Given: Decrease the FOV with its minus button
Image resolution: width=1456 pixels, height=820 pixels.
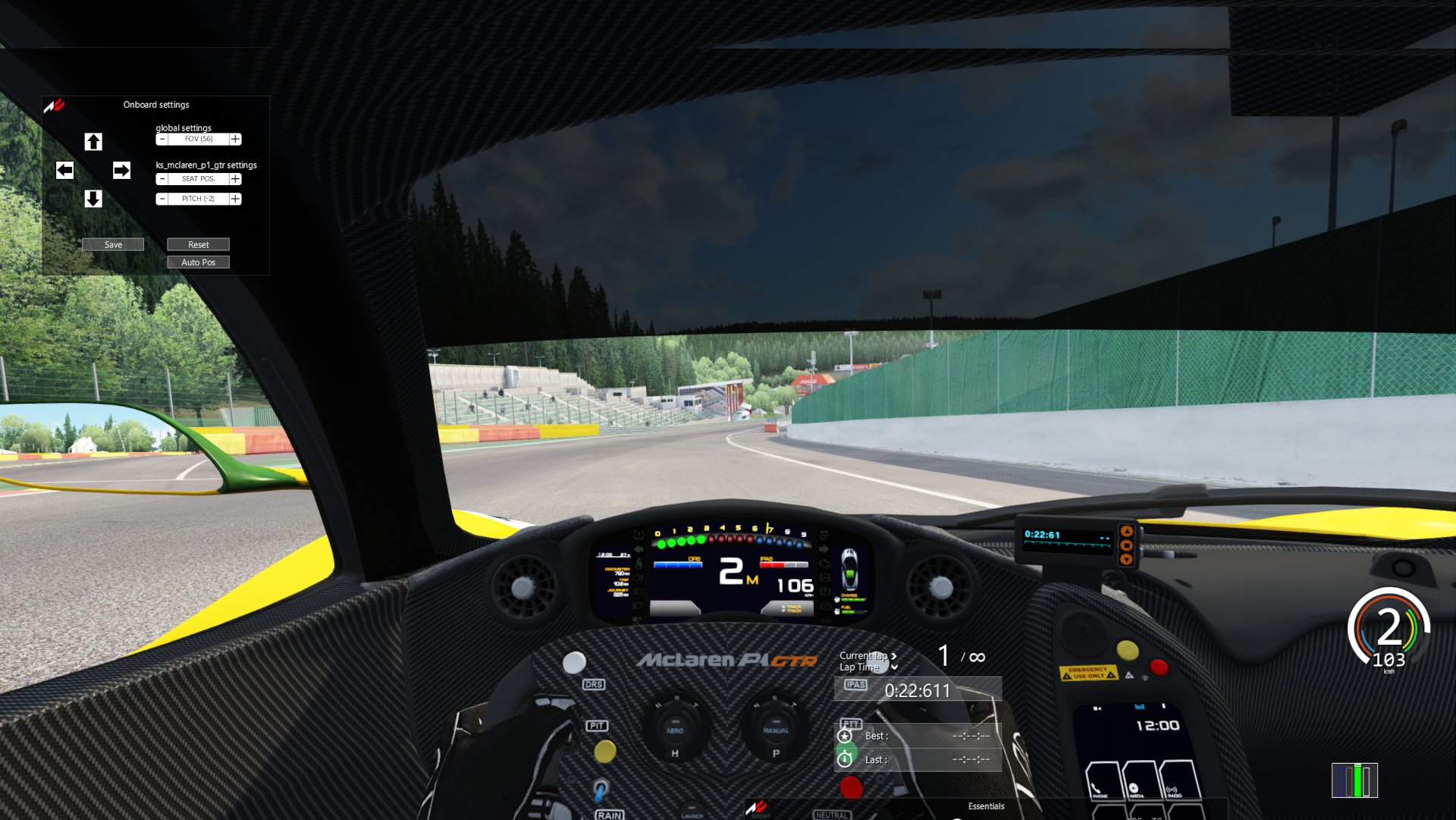Looking at the screenshot, I should (162, 140).
